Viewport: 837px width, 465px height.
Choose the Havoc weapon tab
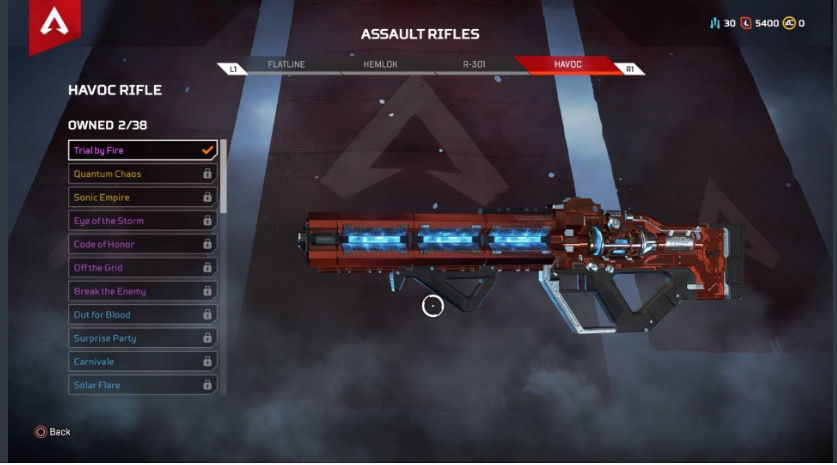568,65
